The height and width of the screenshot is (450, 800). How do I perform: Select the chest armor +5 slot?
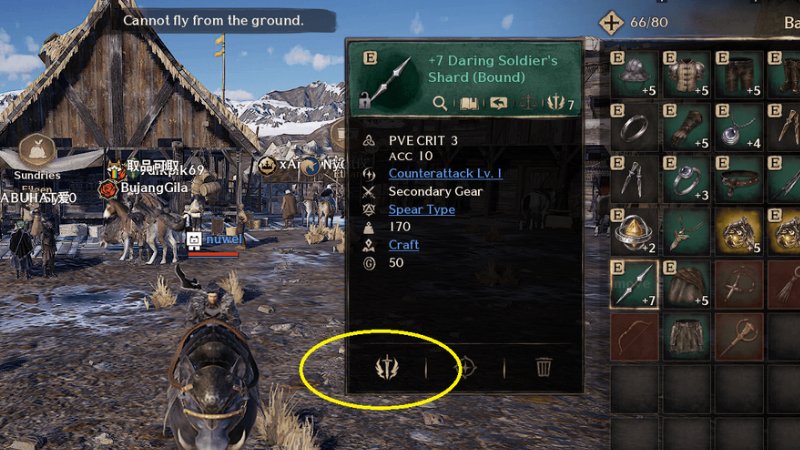687,74
